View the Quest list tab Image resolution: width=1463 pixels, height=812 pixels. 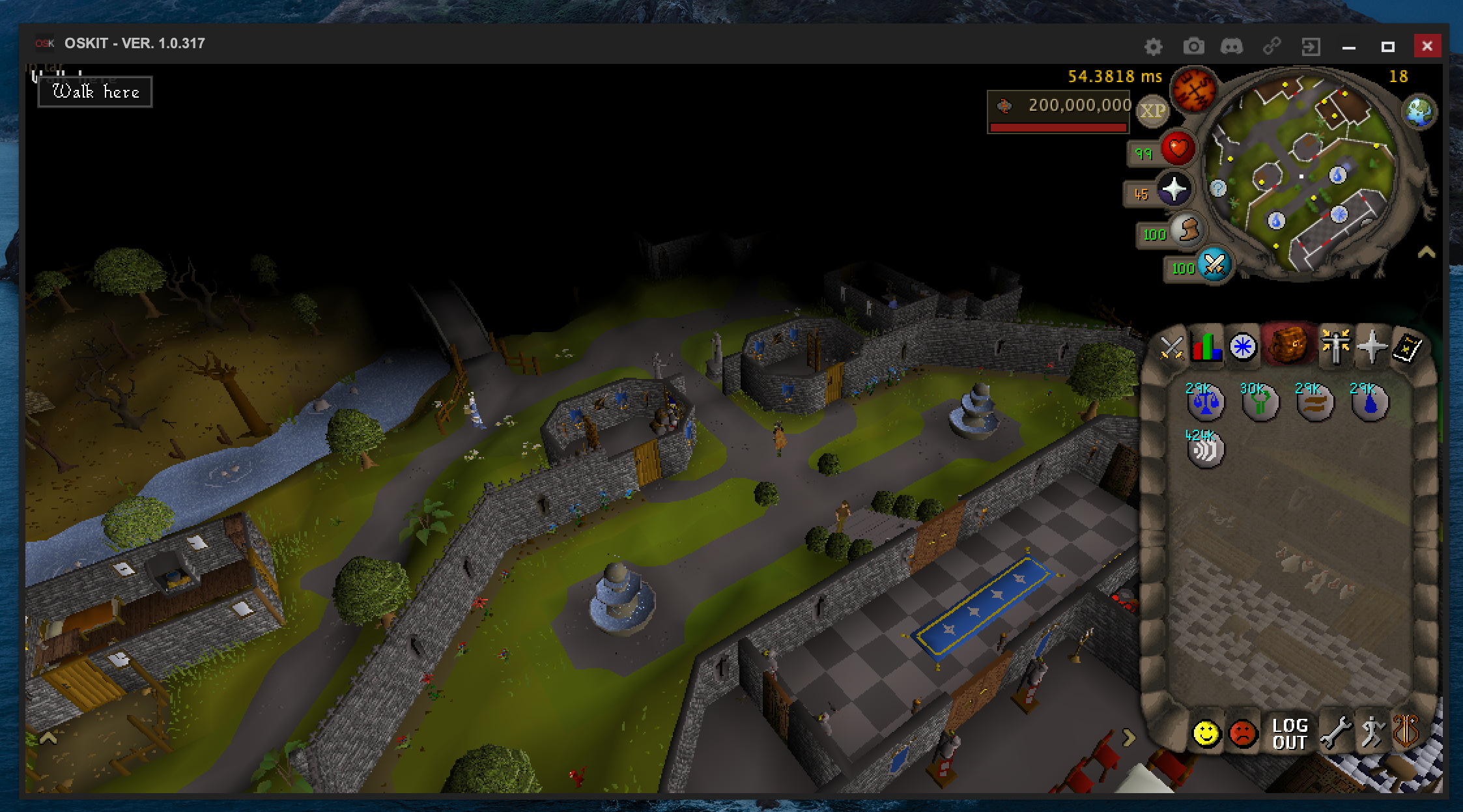click(x=1243, y=346)
